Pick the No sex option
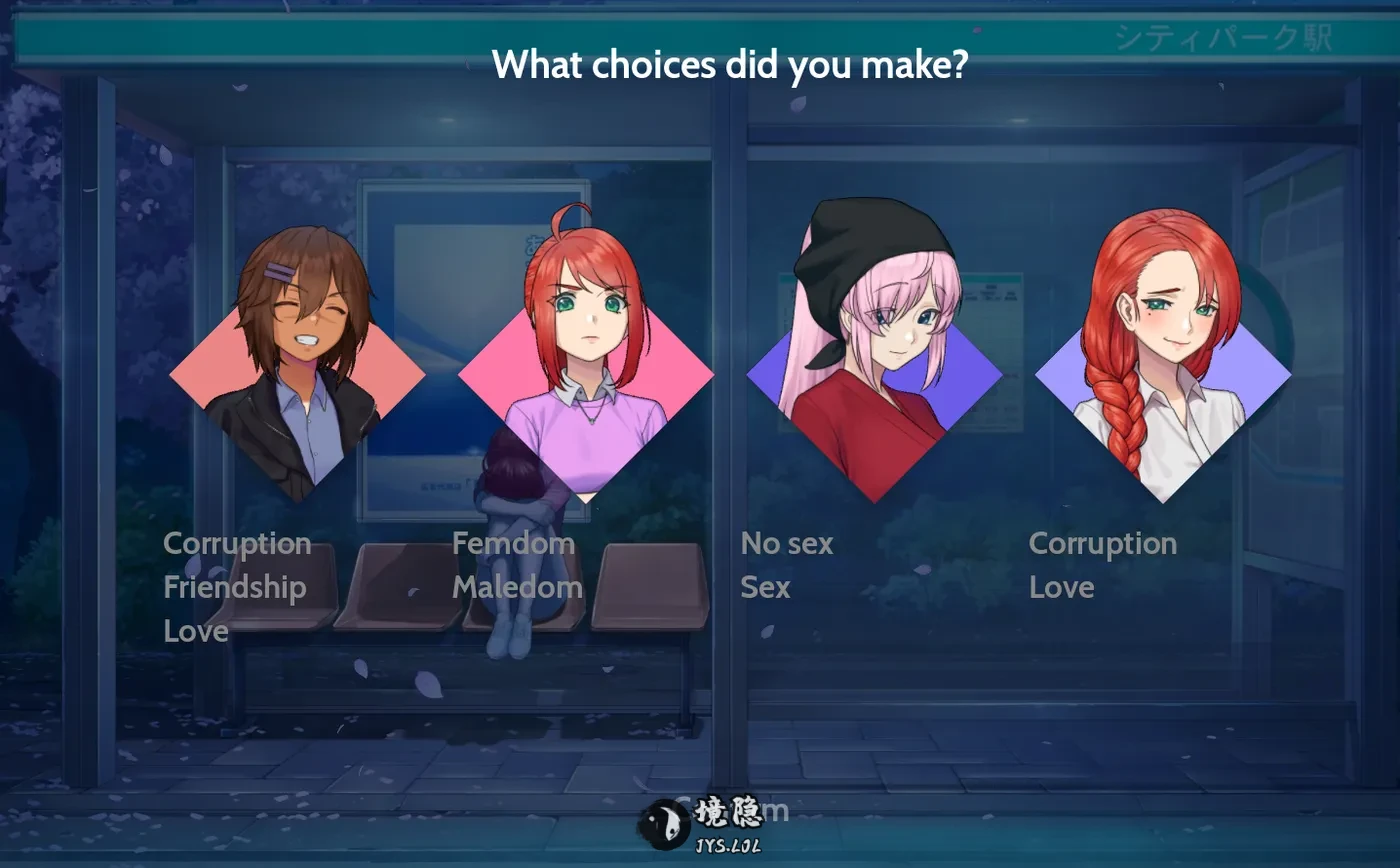The height and width of the screenshot is (868, 1400). (786, 544)
